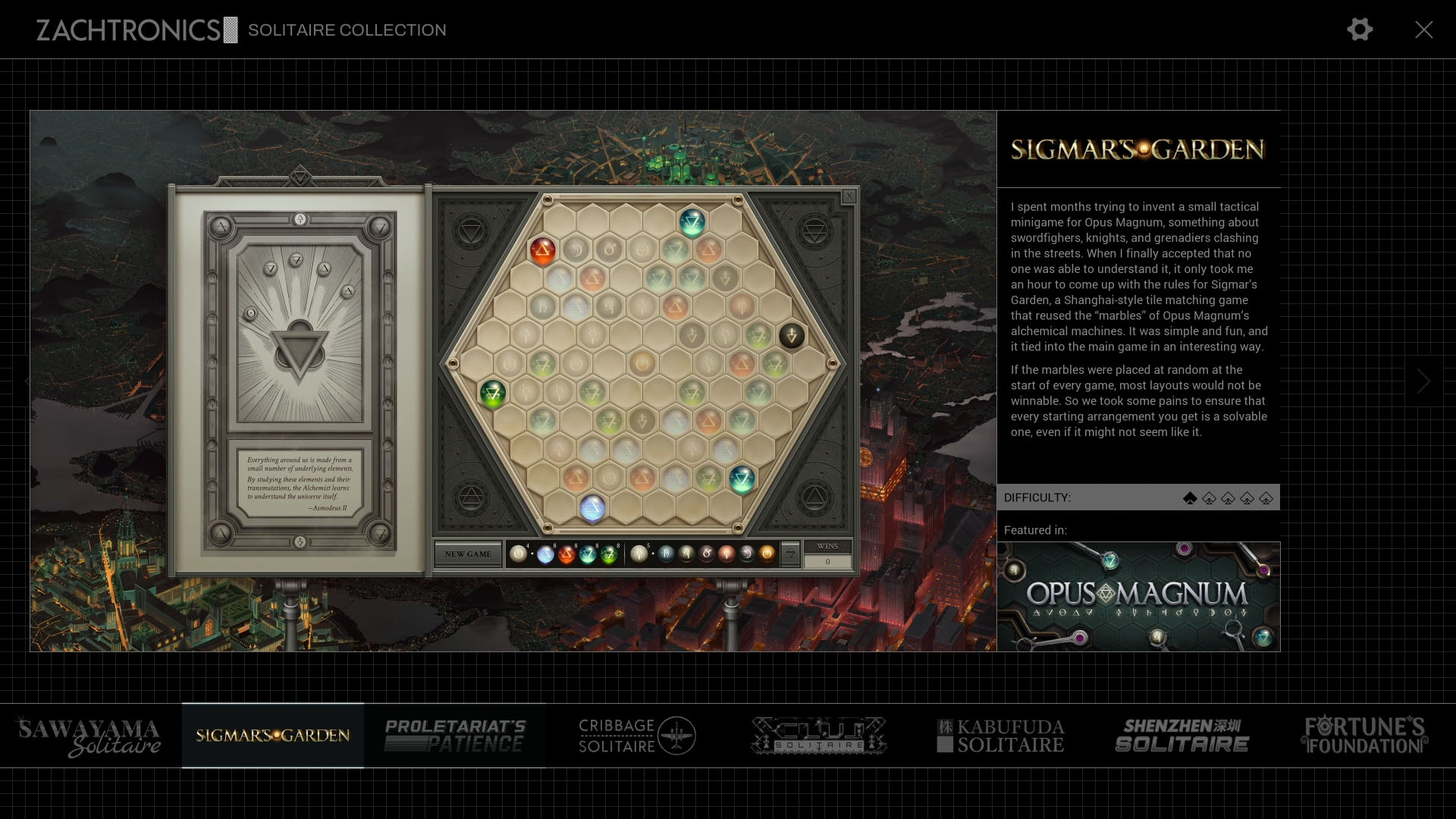The image size is (1456, 819).
Task: Open Fortune's Foundation
Action: tap(1364, 736)
